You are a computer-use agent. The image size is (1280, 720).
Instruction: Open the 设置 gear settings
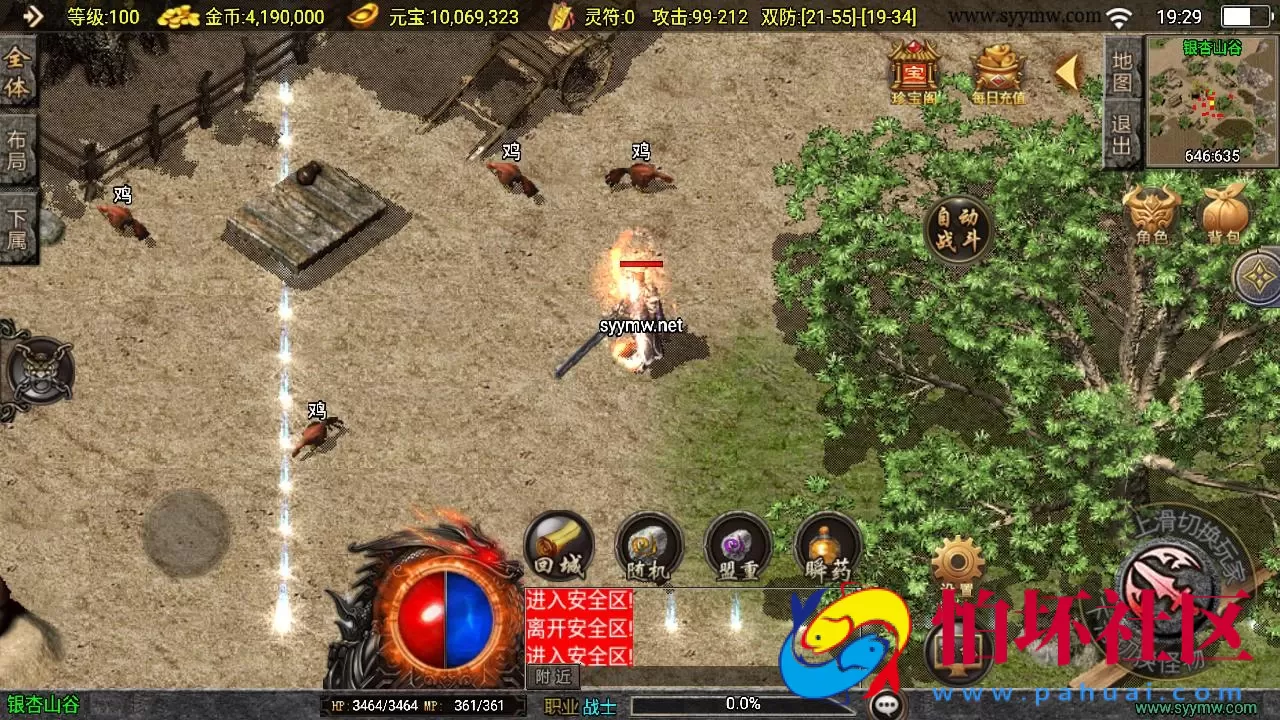957,562
